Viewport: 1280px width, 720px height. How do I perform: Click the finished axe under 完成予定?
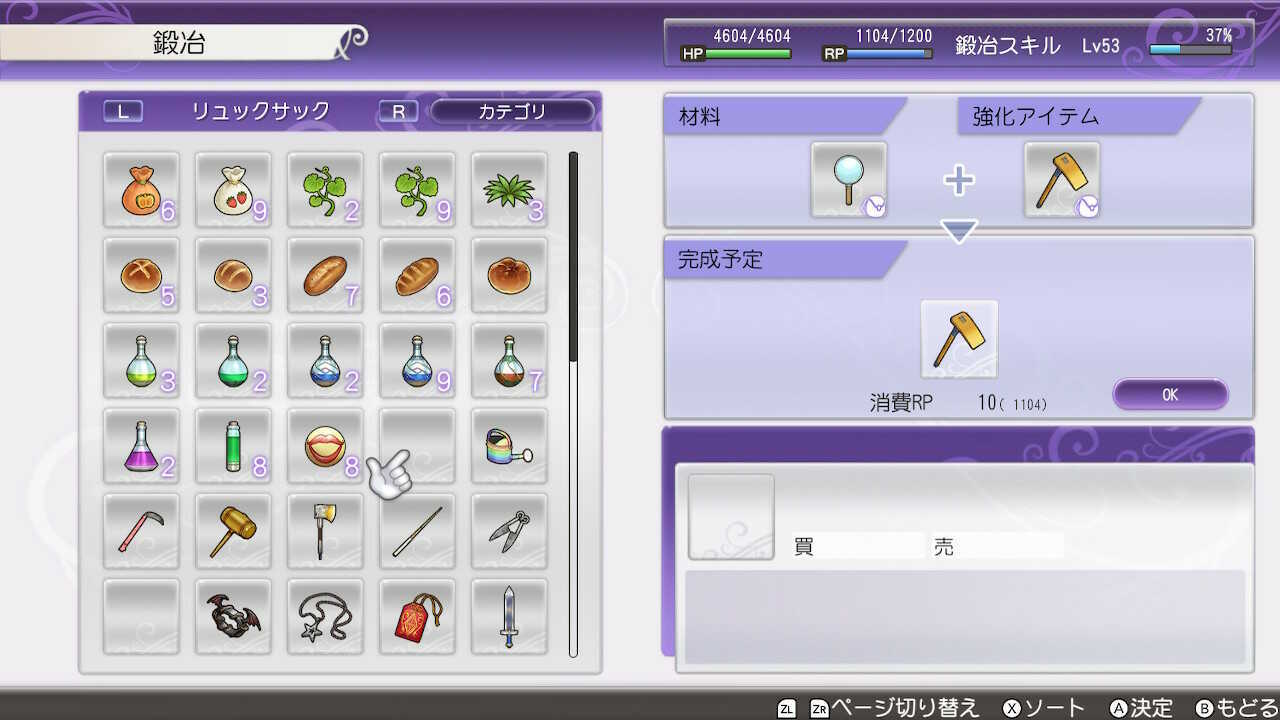957,338
